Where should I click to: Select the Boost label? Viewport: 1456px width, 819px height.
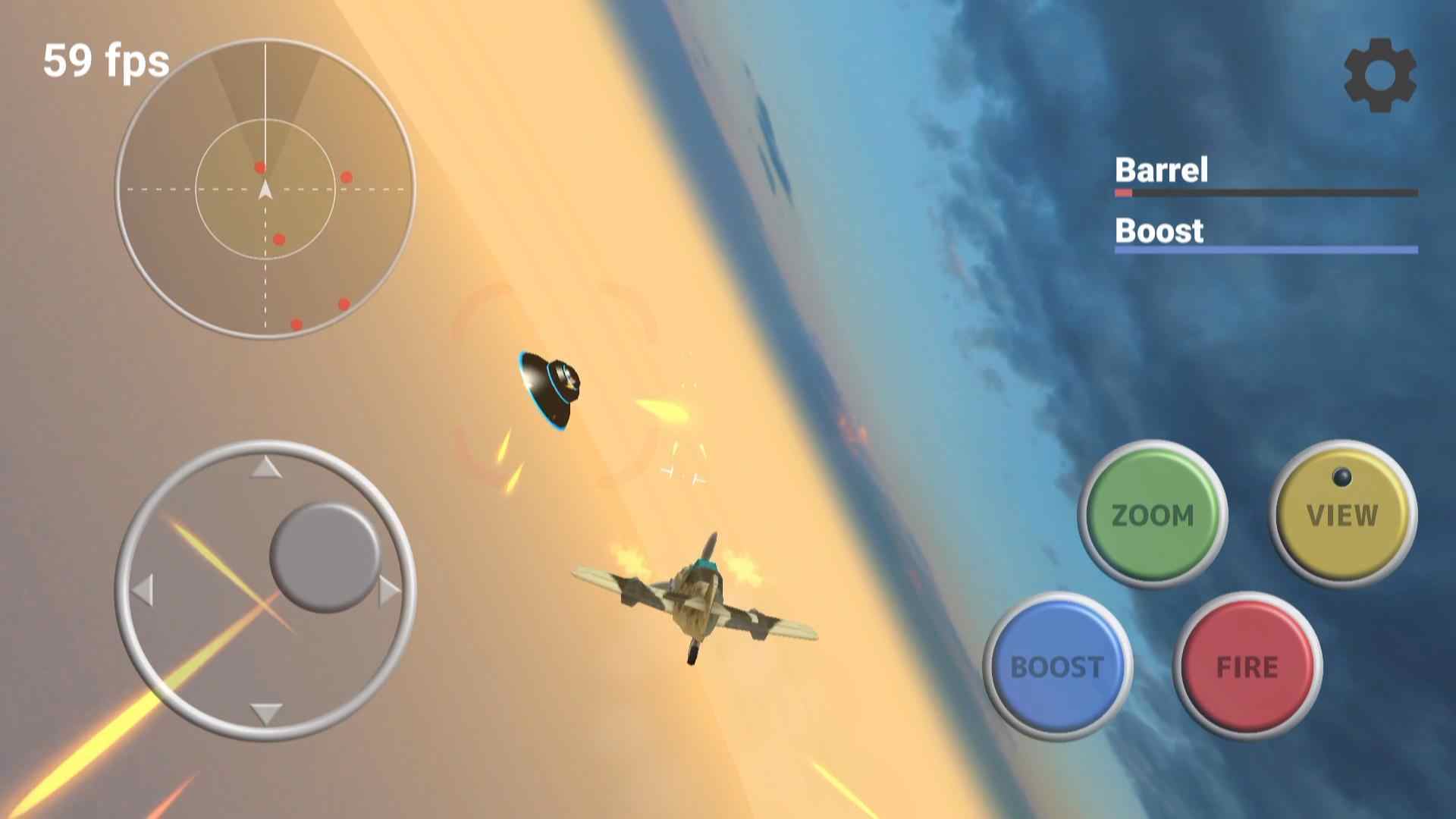(x=1158, y=231)
